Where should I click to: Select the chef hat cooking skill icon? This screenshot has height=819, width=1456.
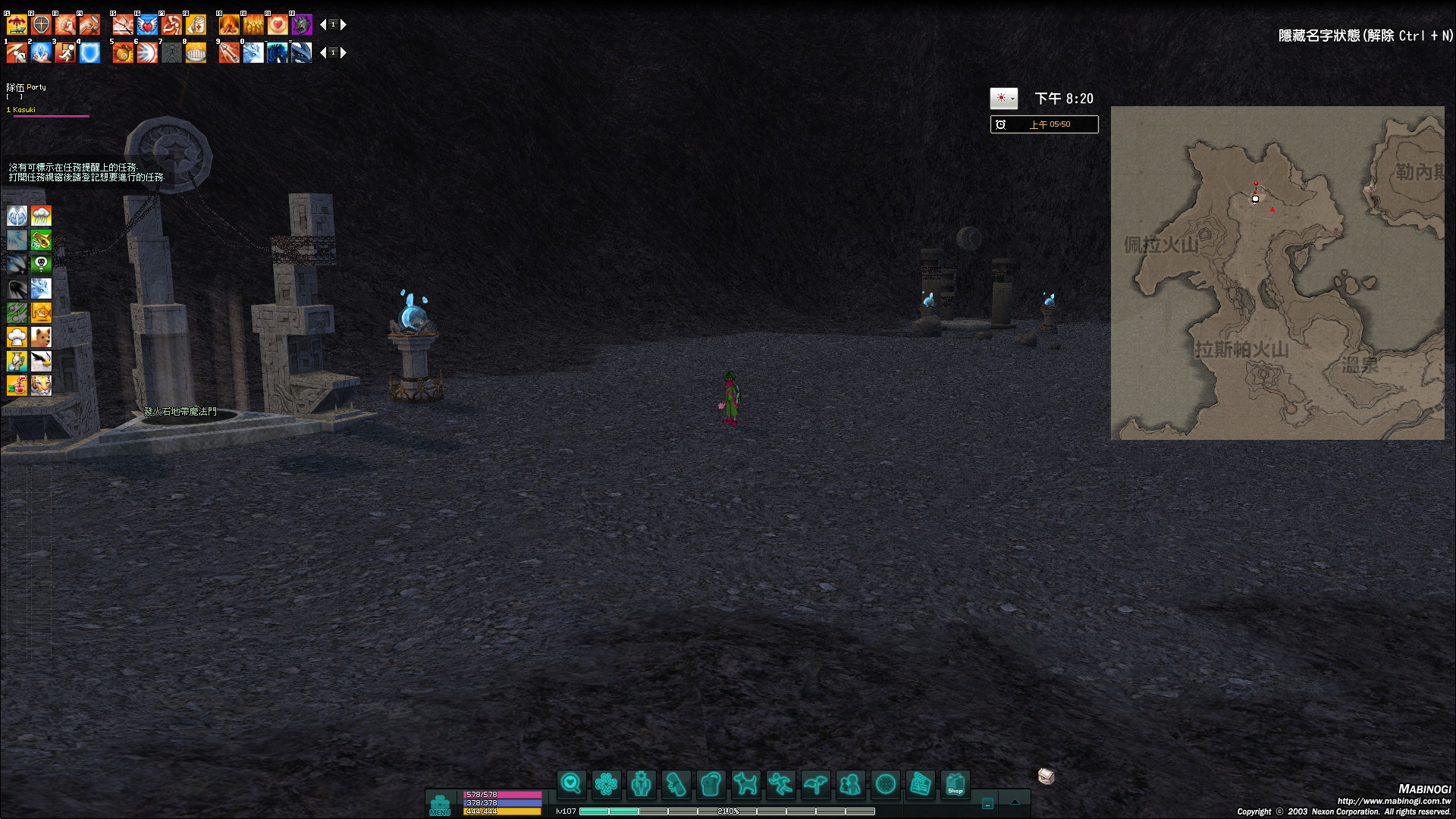click(17, 337)
